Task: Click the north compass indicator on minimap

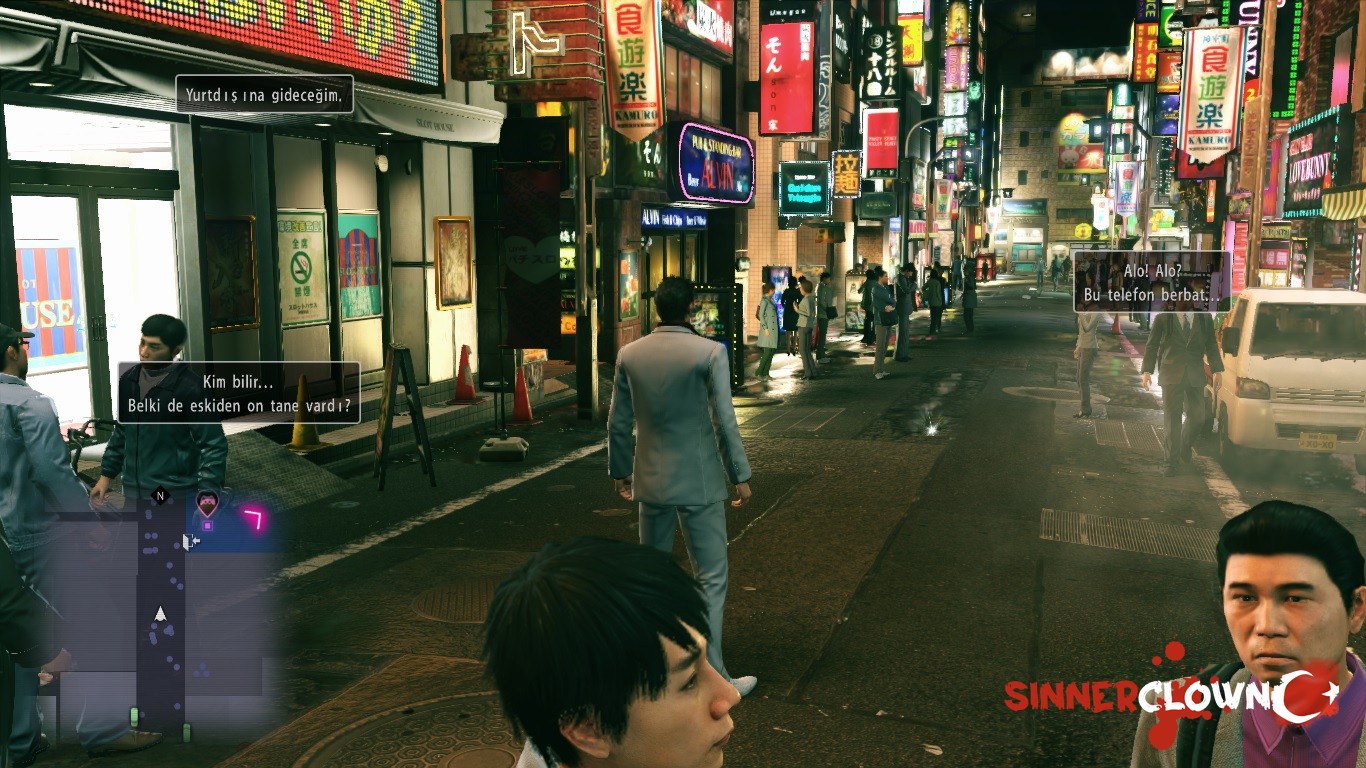Action: [160, 495]
